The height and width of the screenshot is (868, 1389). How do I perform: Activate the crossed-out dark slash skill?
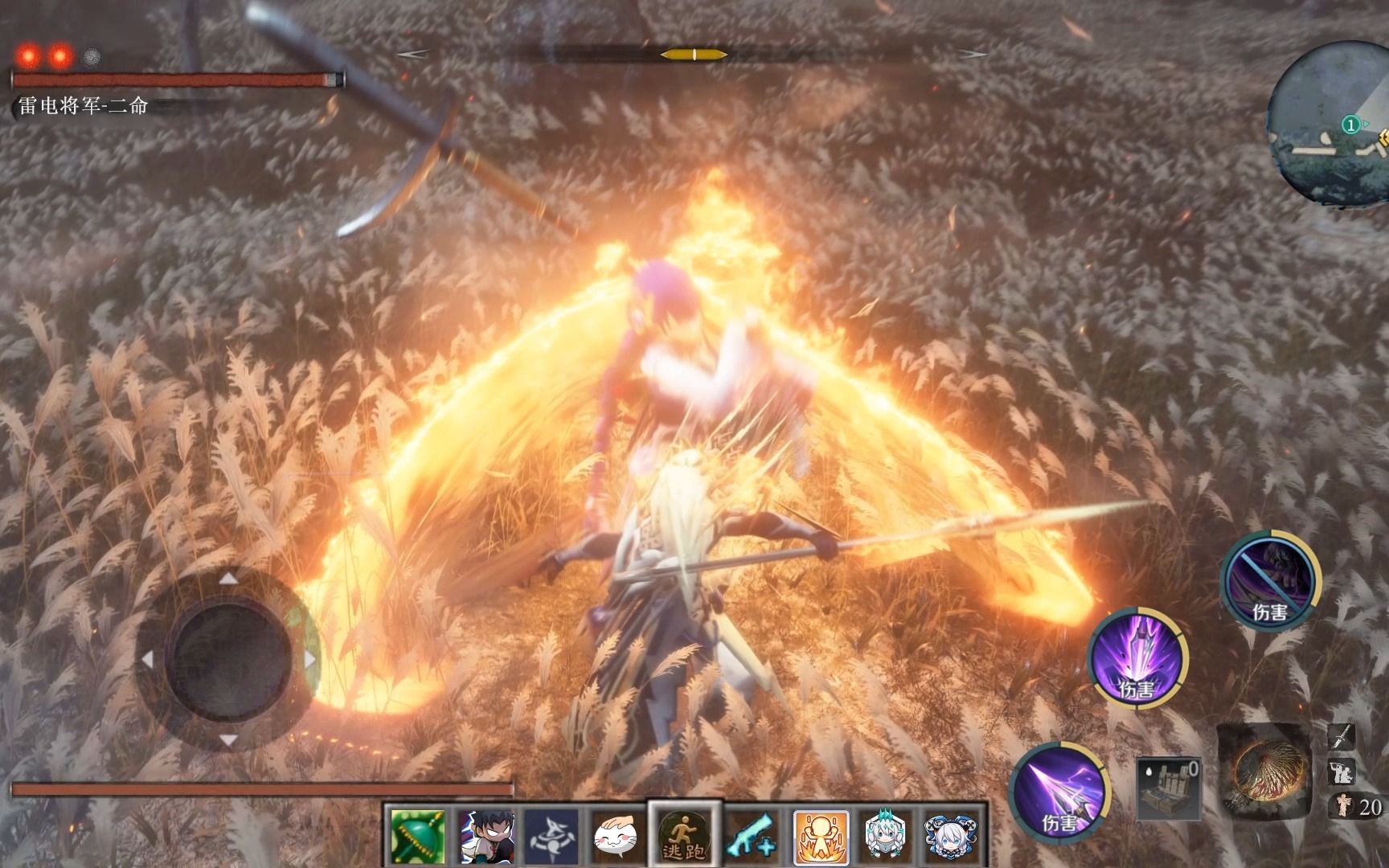pyautogui.click(x=1270, y=580)
